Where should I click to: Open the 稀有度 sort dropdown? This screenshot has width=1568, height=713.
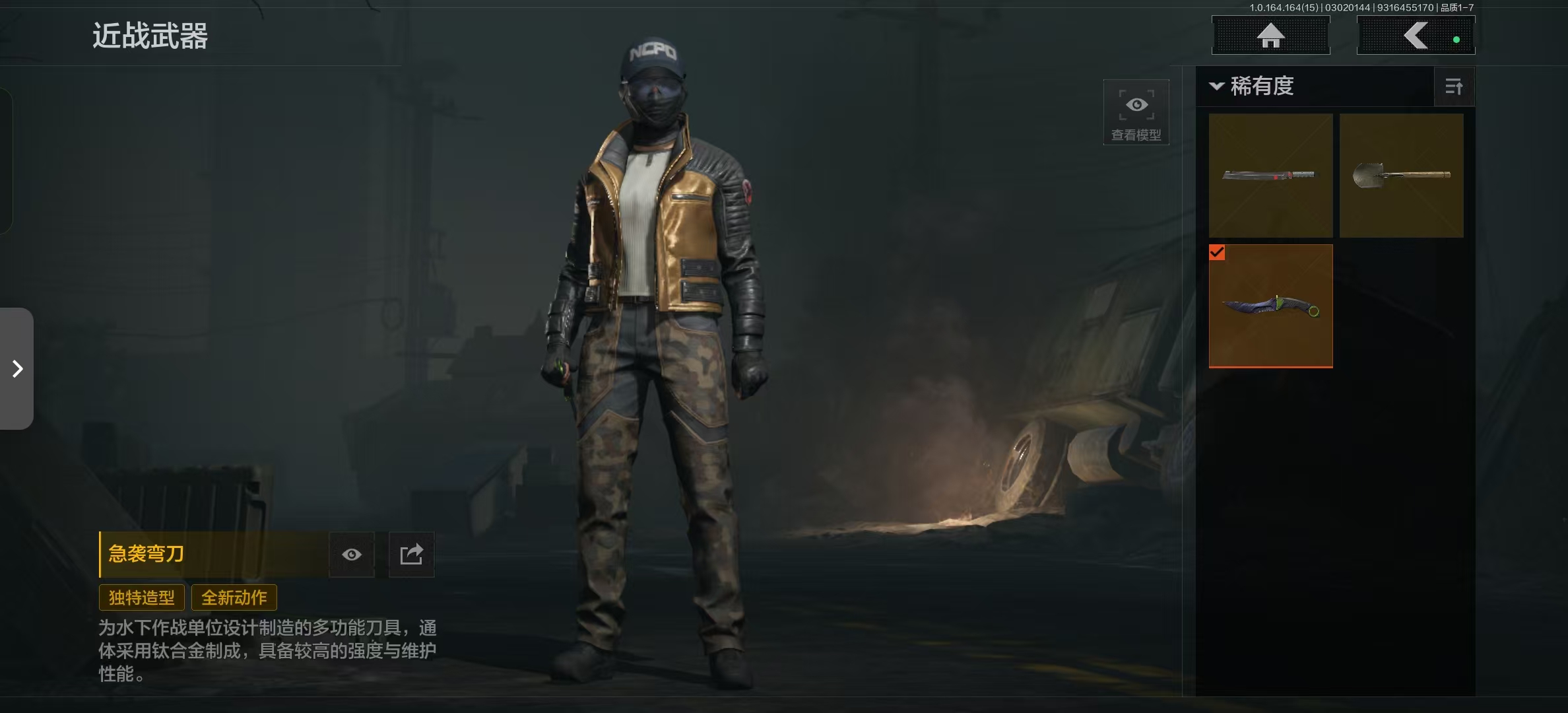[x=1252, y=86]
